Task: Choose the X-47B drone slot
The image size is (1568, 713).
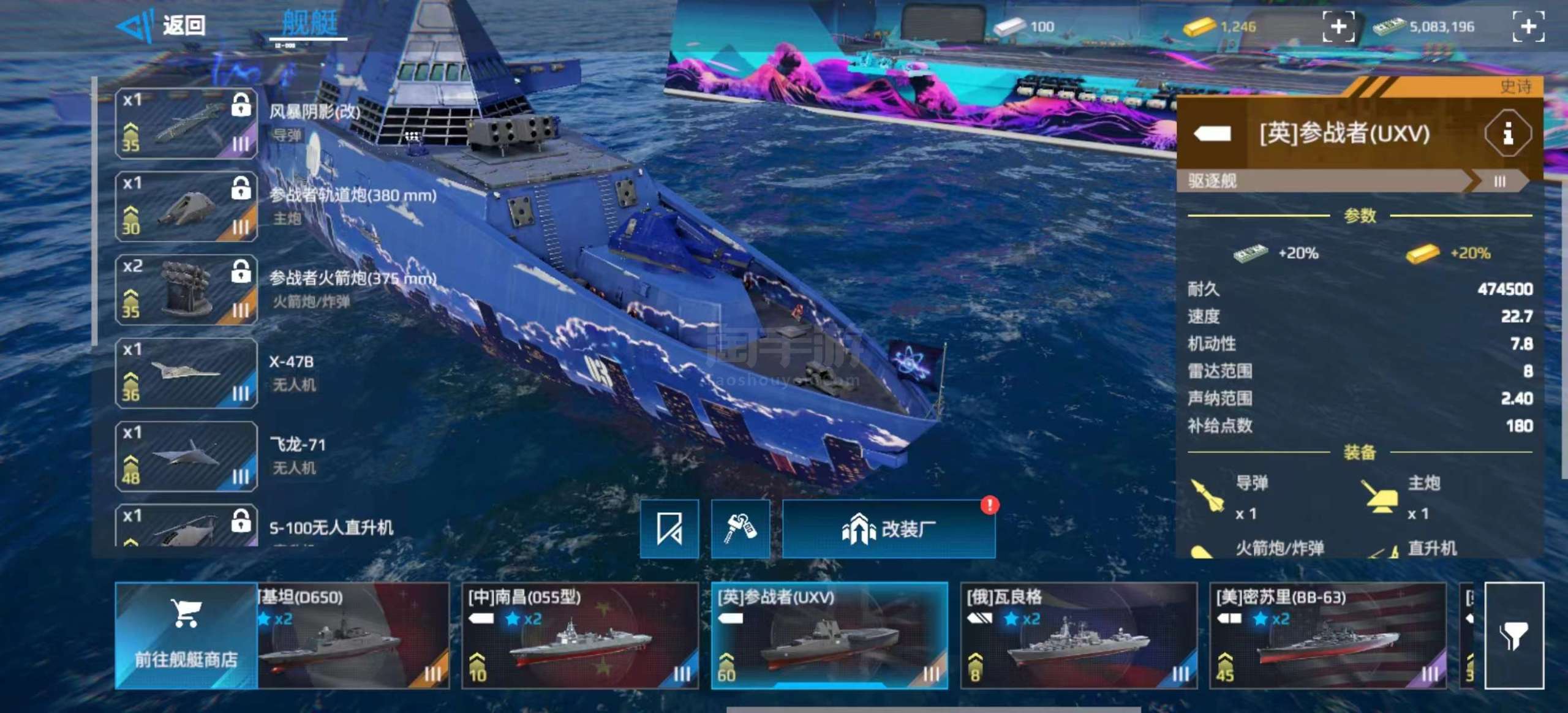Action: (186, 373)
